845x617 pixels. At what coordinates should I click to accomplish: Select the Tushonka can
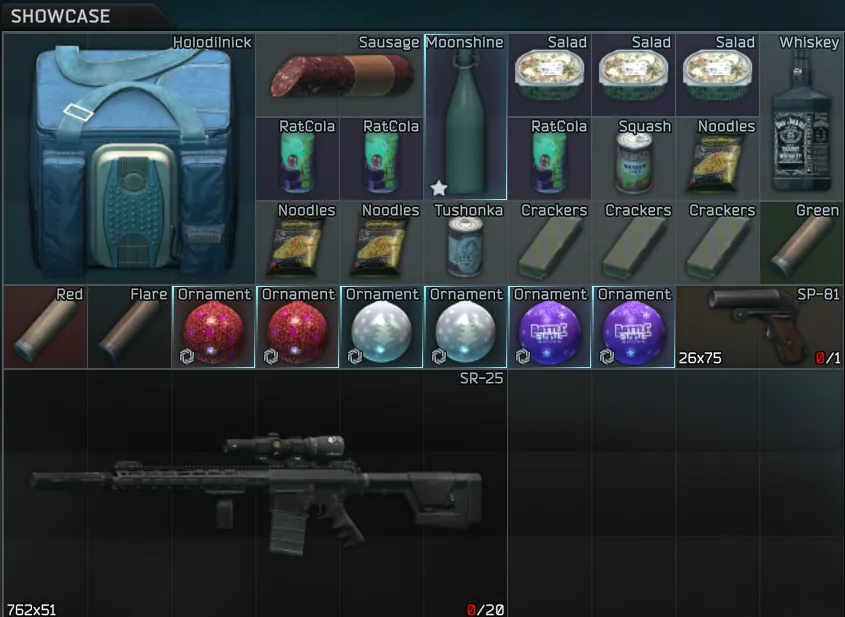click(x=465, y=244)
